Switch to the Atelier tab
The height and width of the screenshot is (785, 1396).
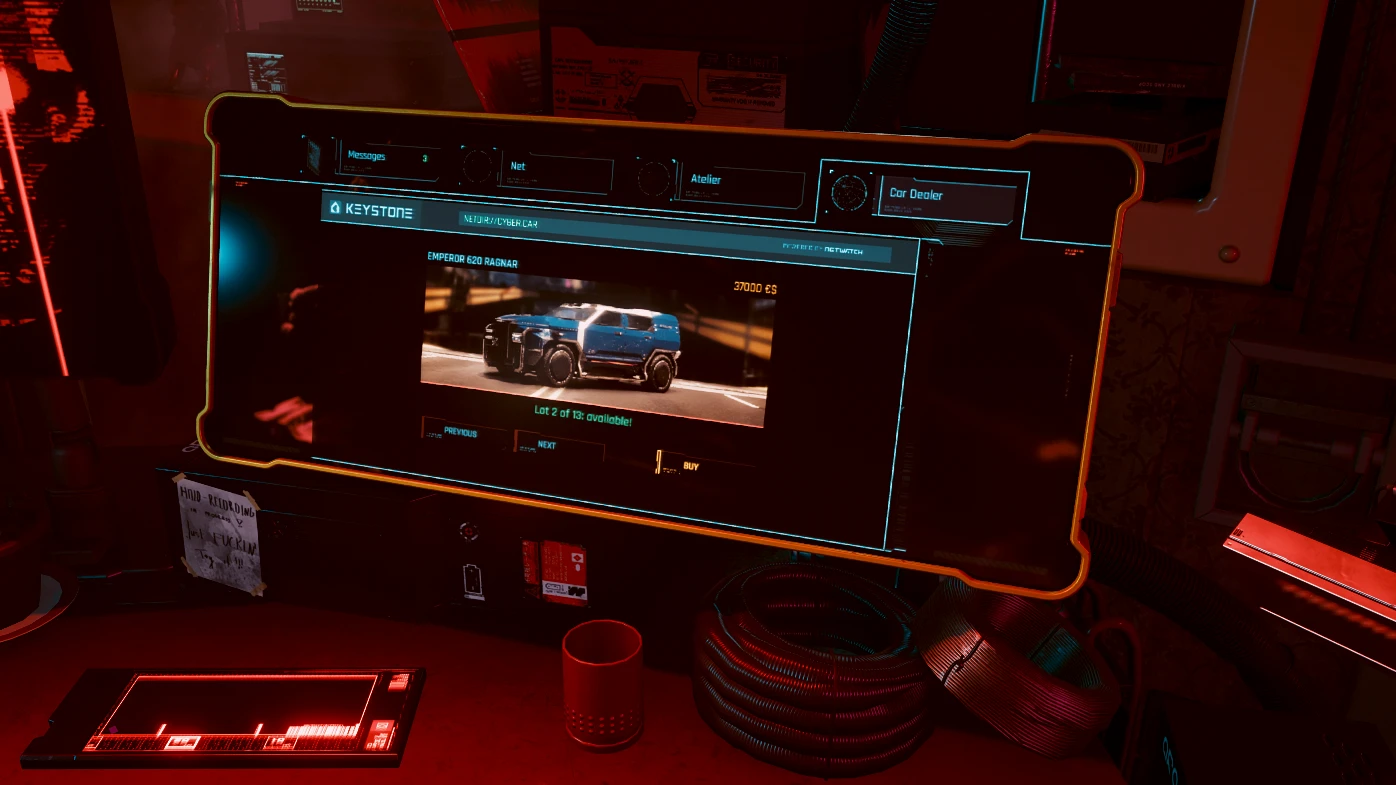[705, 178]
